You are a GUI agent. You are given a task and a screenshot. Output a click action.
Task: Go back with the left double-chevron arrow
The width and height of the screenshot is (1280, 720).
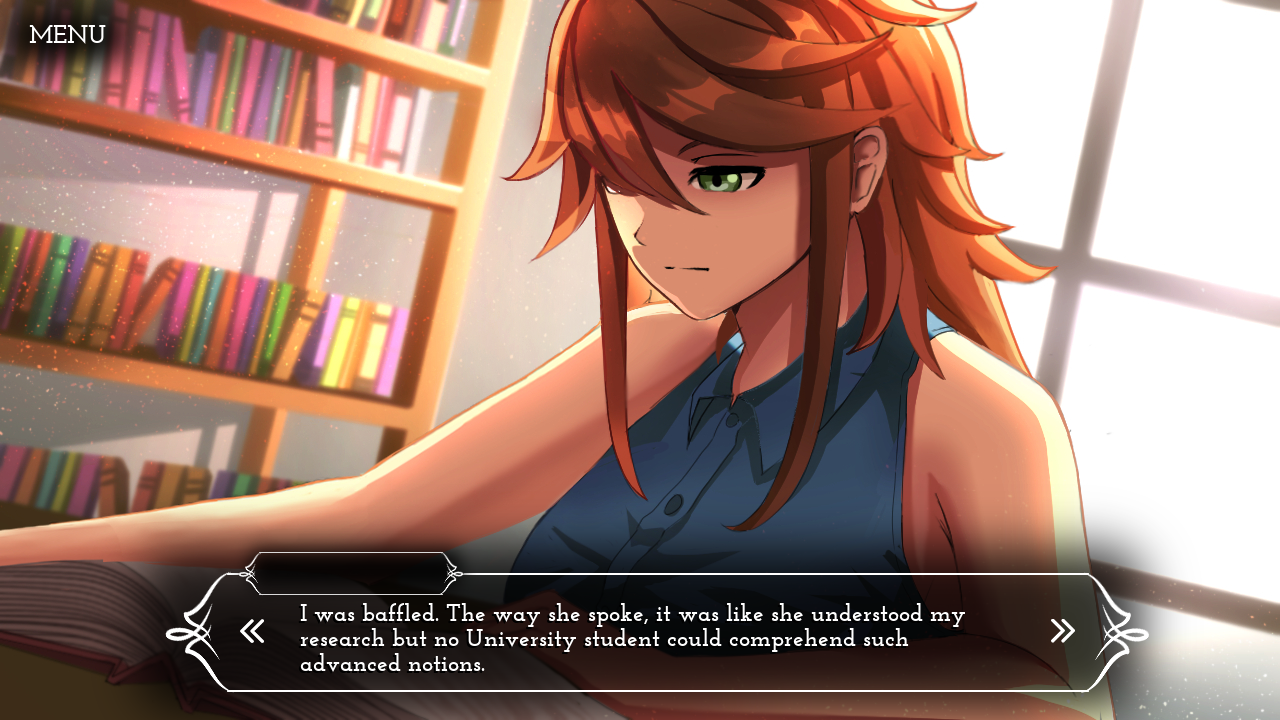point(252,631)
